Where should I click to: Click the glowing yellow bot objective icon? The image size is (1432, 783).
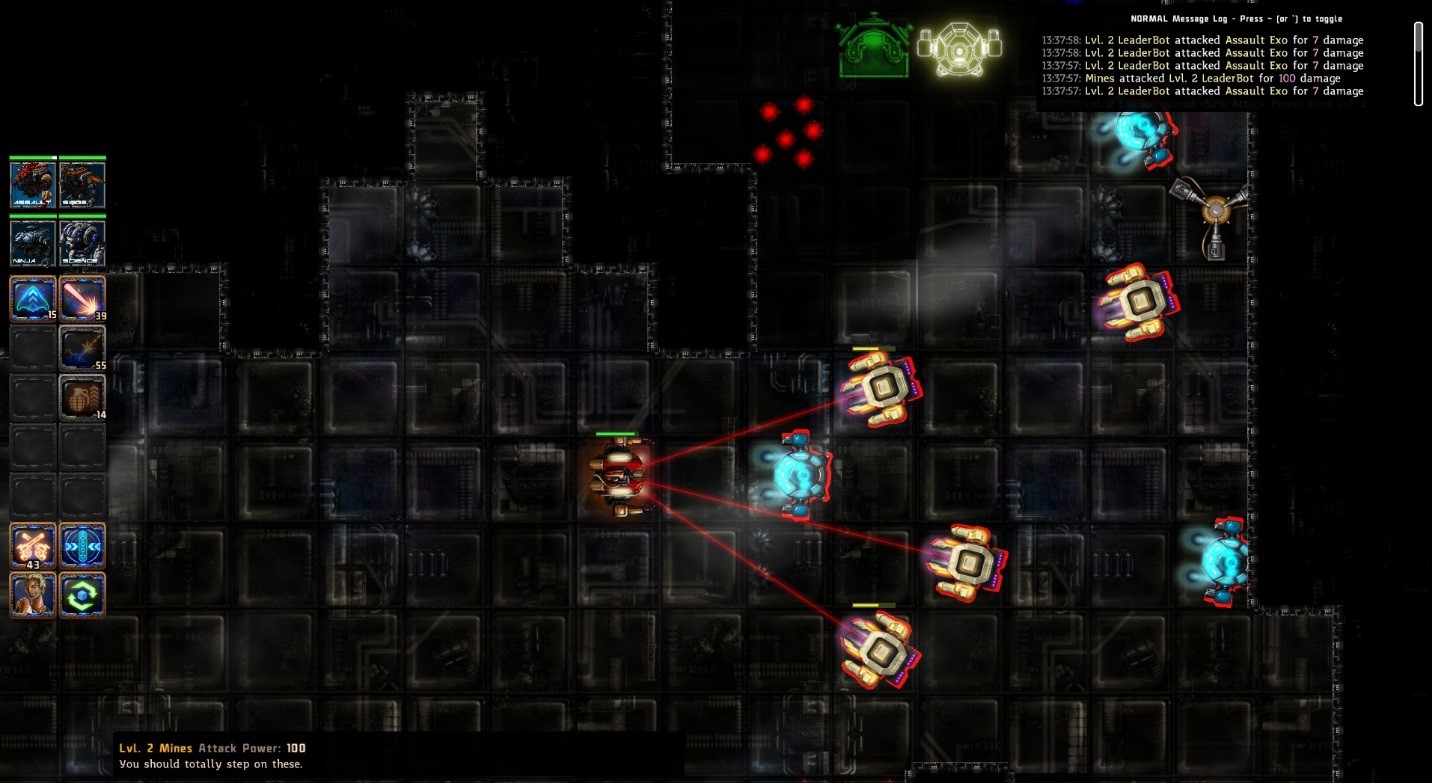coord(957,47)
